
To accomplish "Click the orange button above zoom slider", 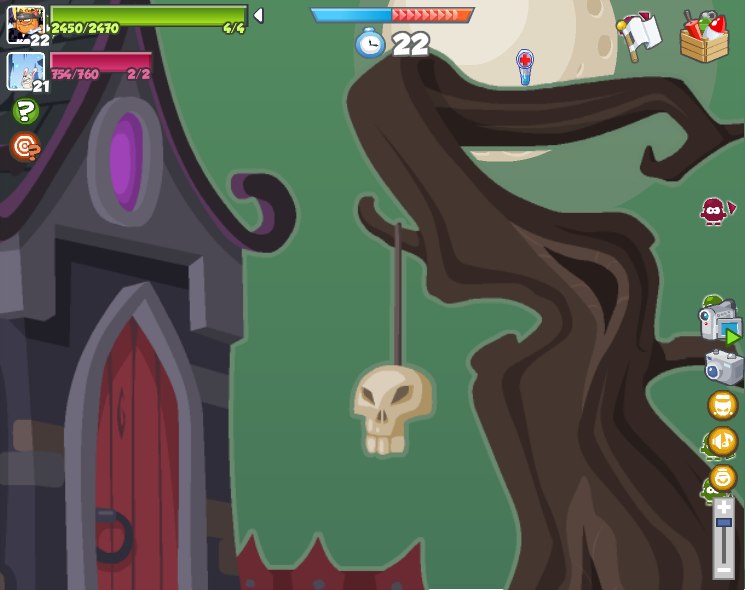I will (x=722, y=478).
